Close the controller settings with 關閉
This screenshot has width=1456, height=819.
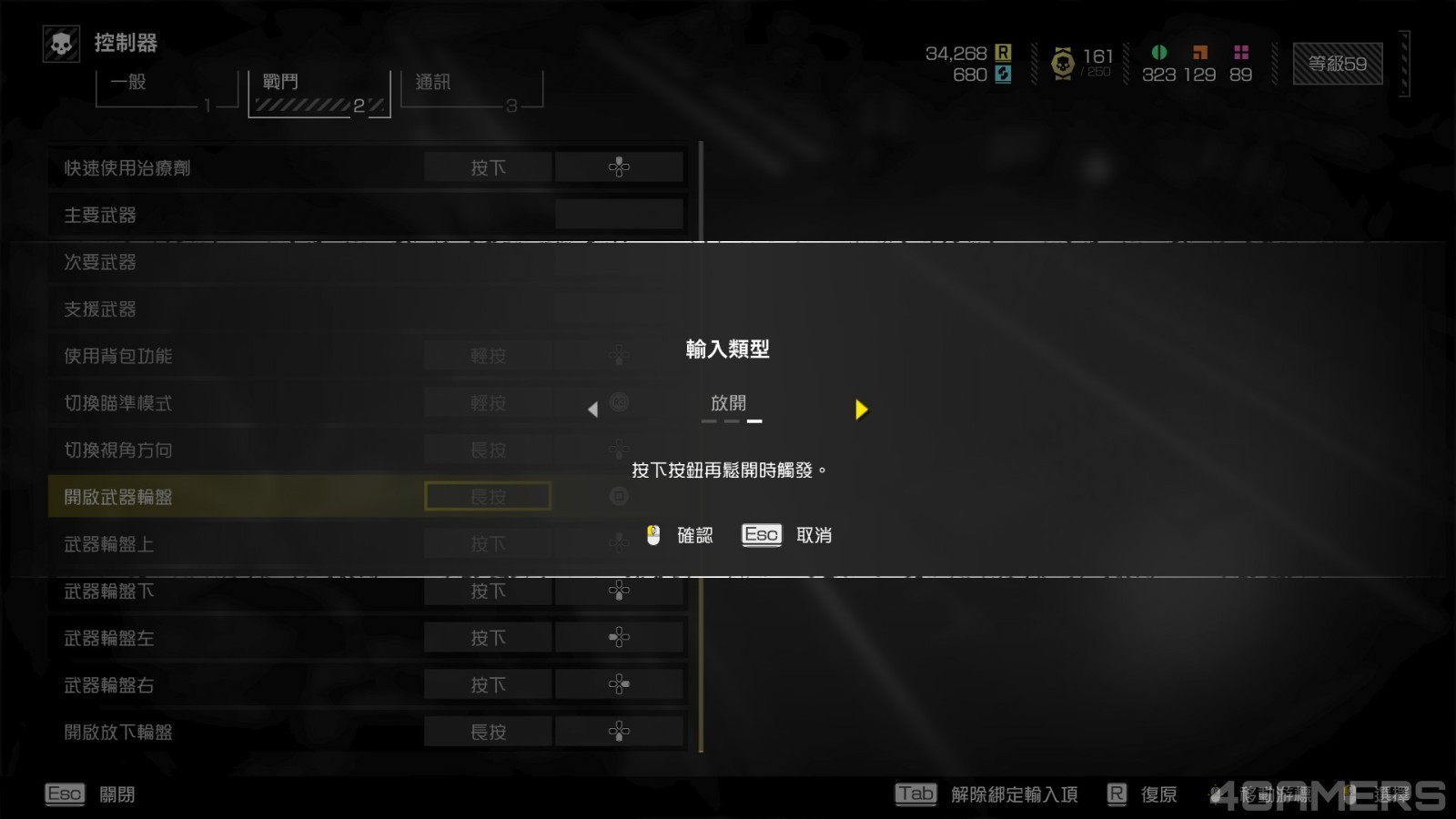(90, 794)
